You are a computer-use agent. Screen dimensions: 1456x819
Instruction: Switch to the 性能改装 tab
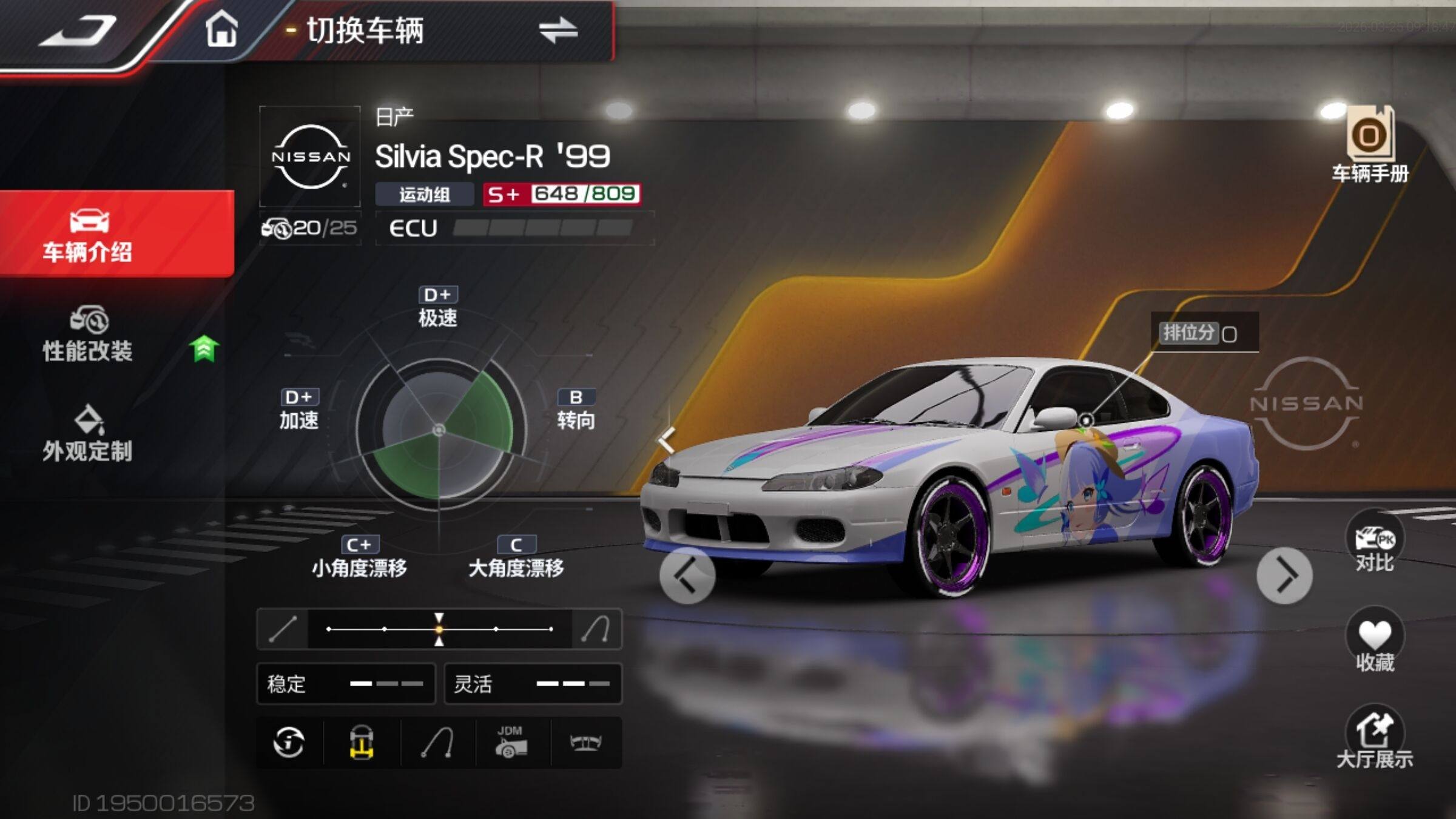click(88, 335)
